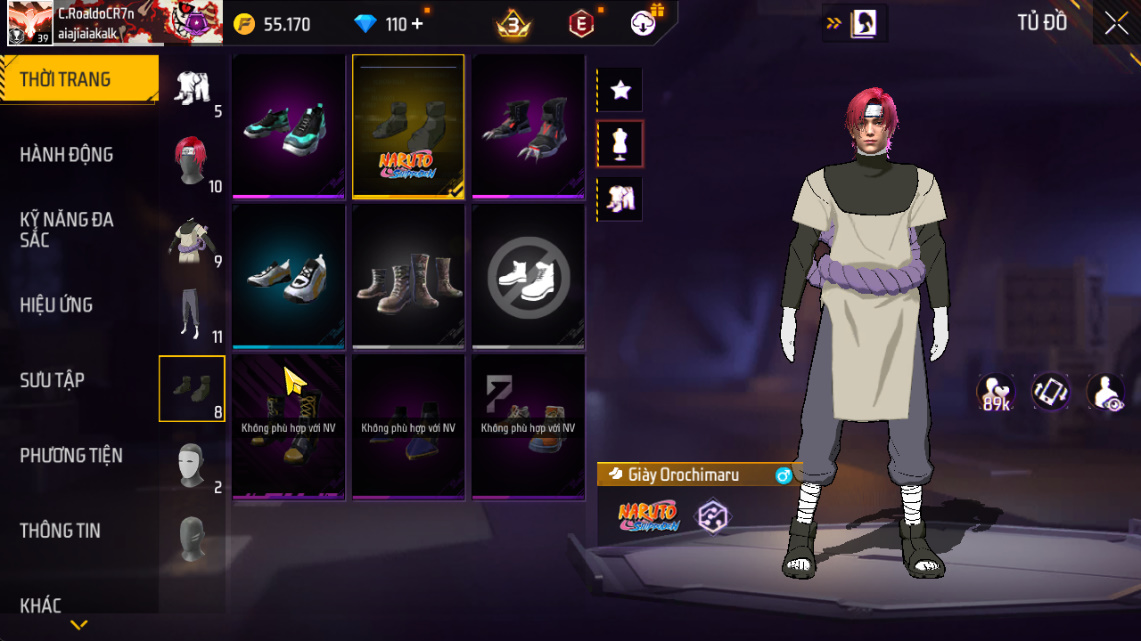Switch to Hành Động tab
The width and height of the screenshot is (1141, 641).
[x=67, y=155]
